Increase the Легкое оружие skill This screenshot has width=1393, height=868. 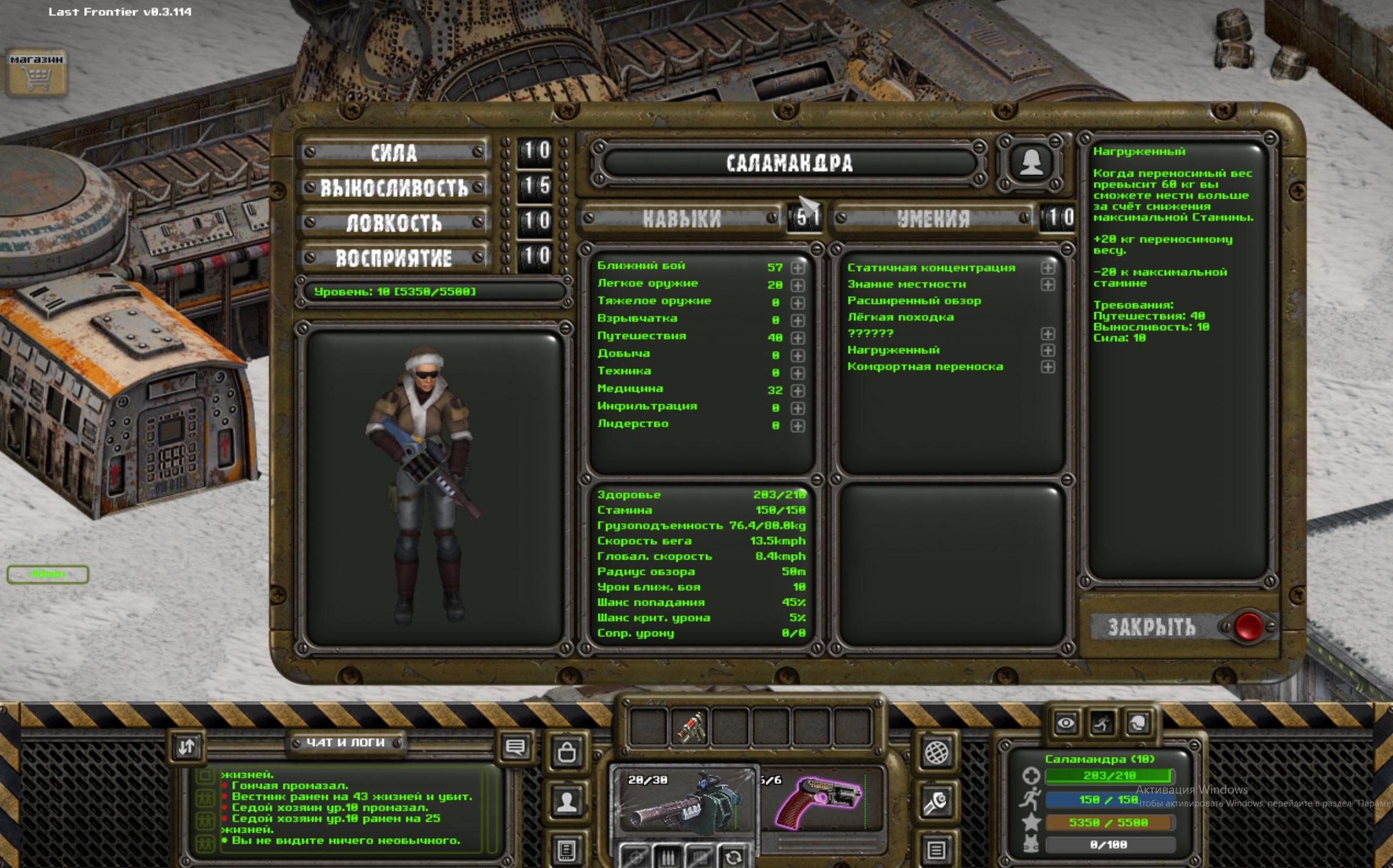(797, 285)
